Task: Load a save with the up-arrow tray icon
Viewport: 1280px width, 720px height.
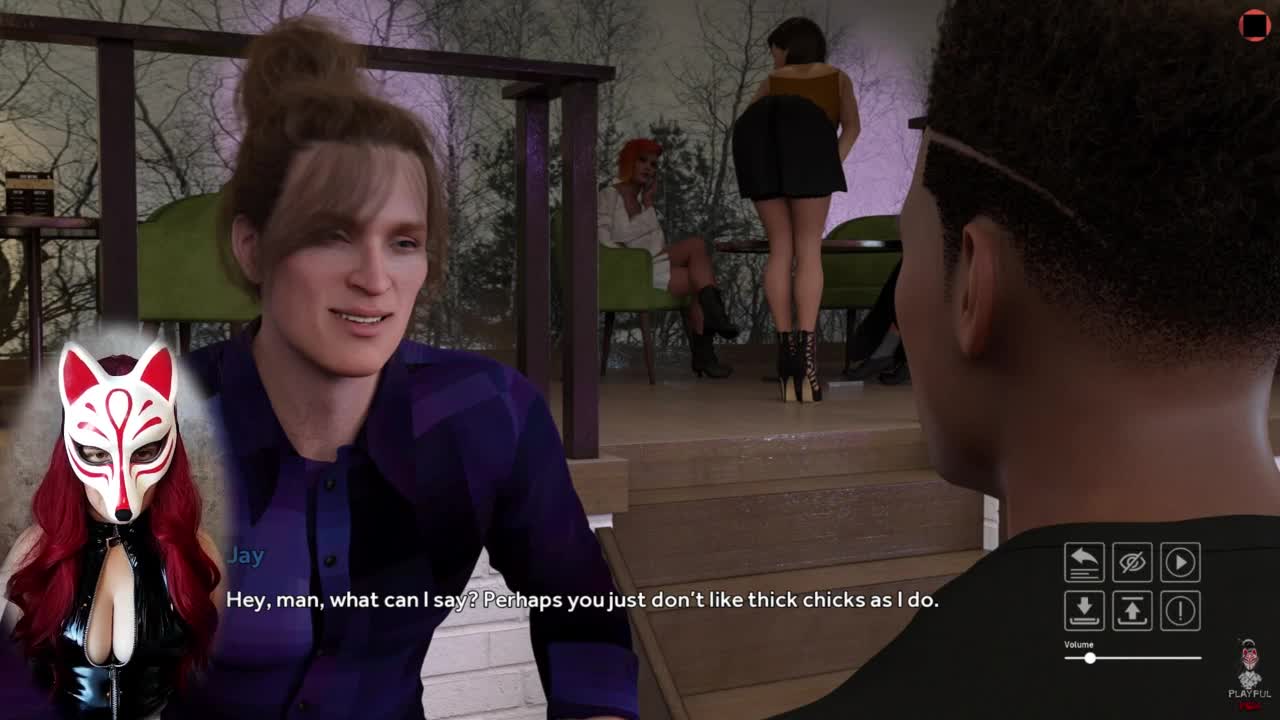Action: [x=1132, y=610]
